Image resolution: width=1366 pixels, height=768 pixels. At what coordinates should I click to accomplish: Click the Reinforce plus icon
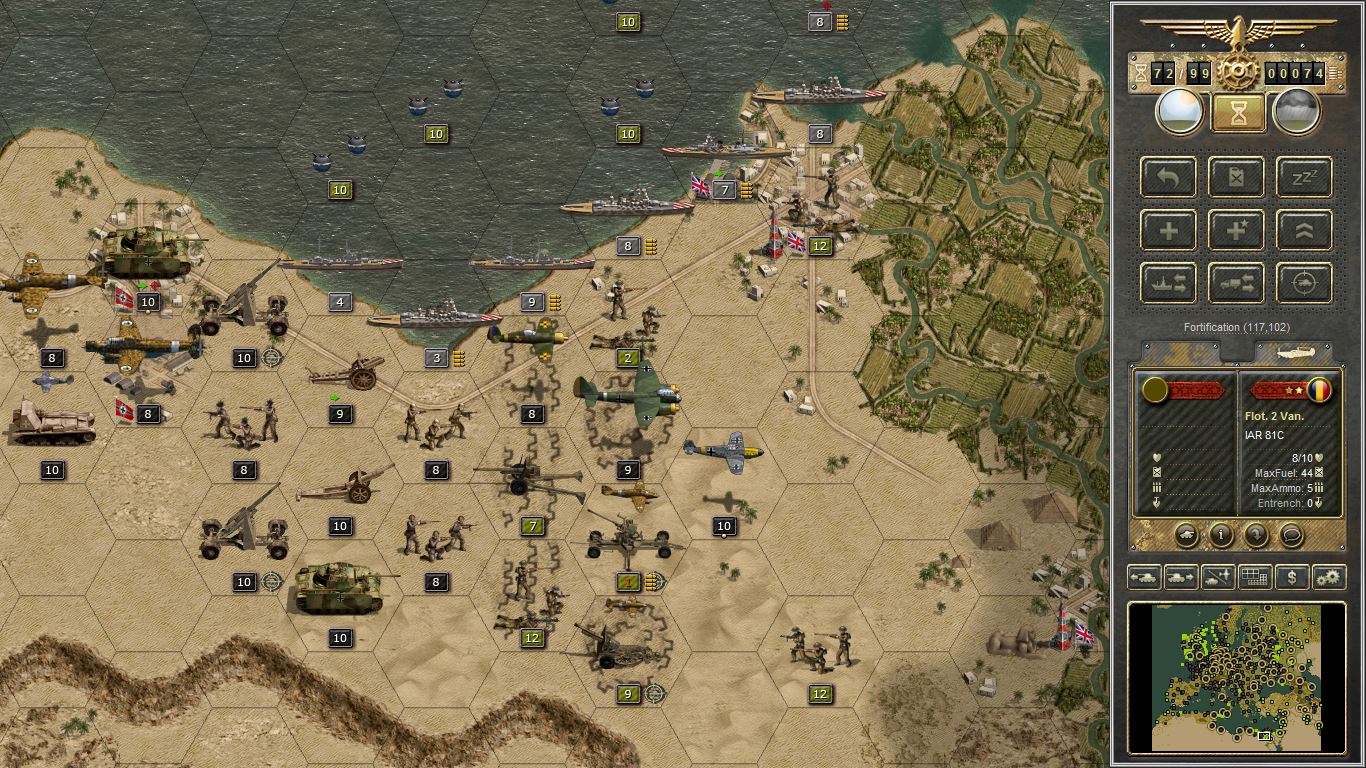1167,231
